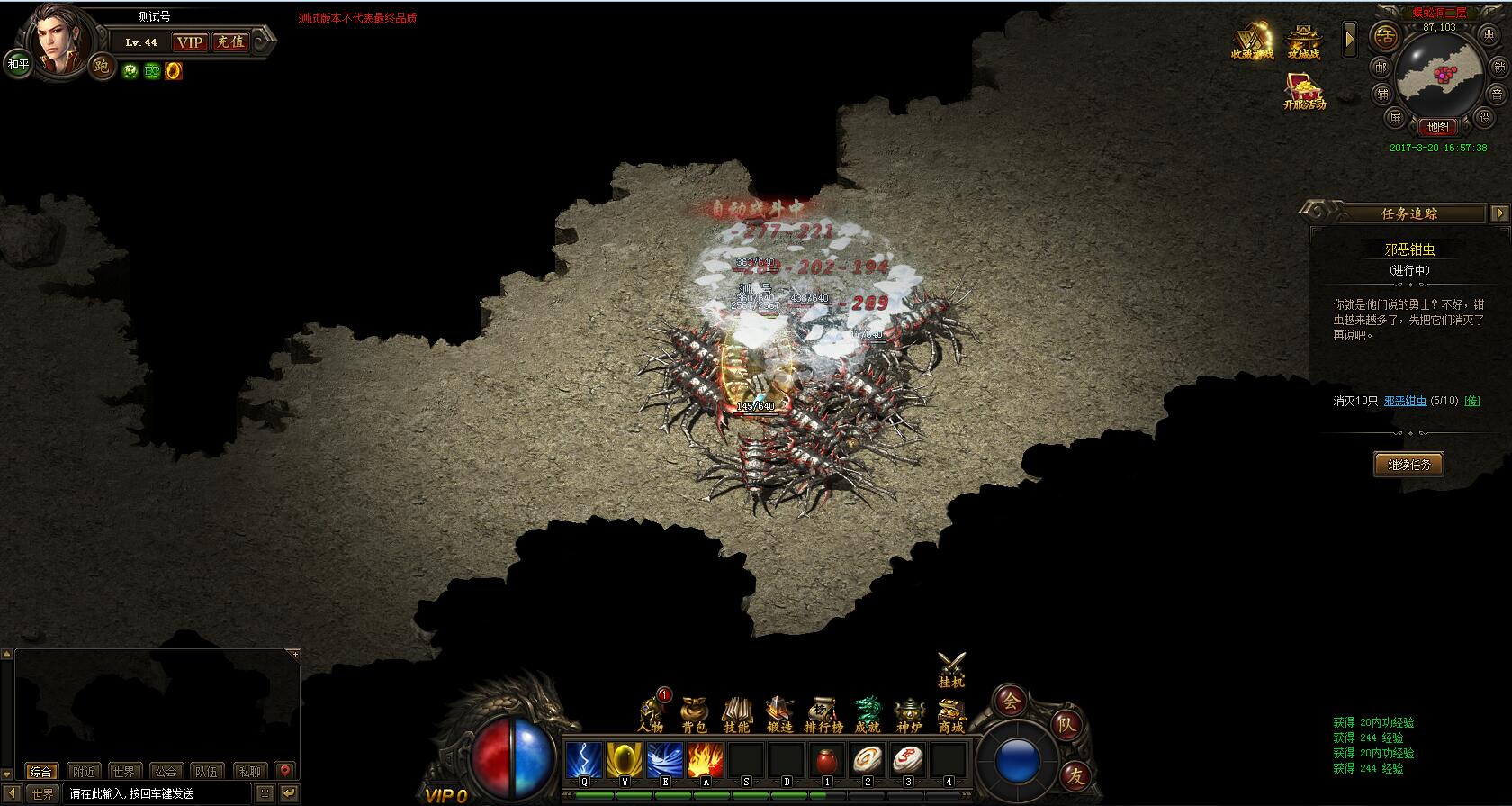Image resolution: width=1512 pixels, height=806 pixels.
Task: Open the 开服活动 treasure chest event
Action: pos(1304,91)
